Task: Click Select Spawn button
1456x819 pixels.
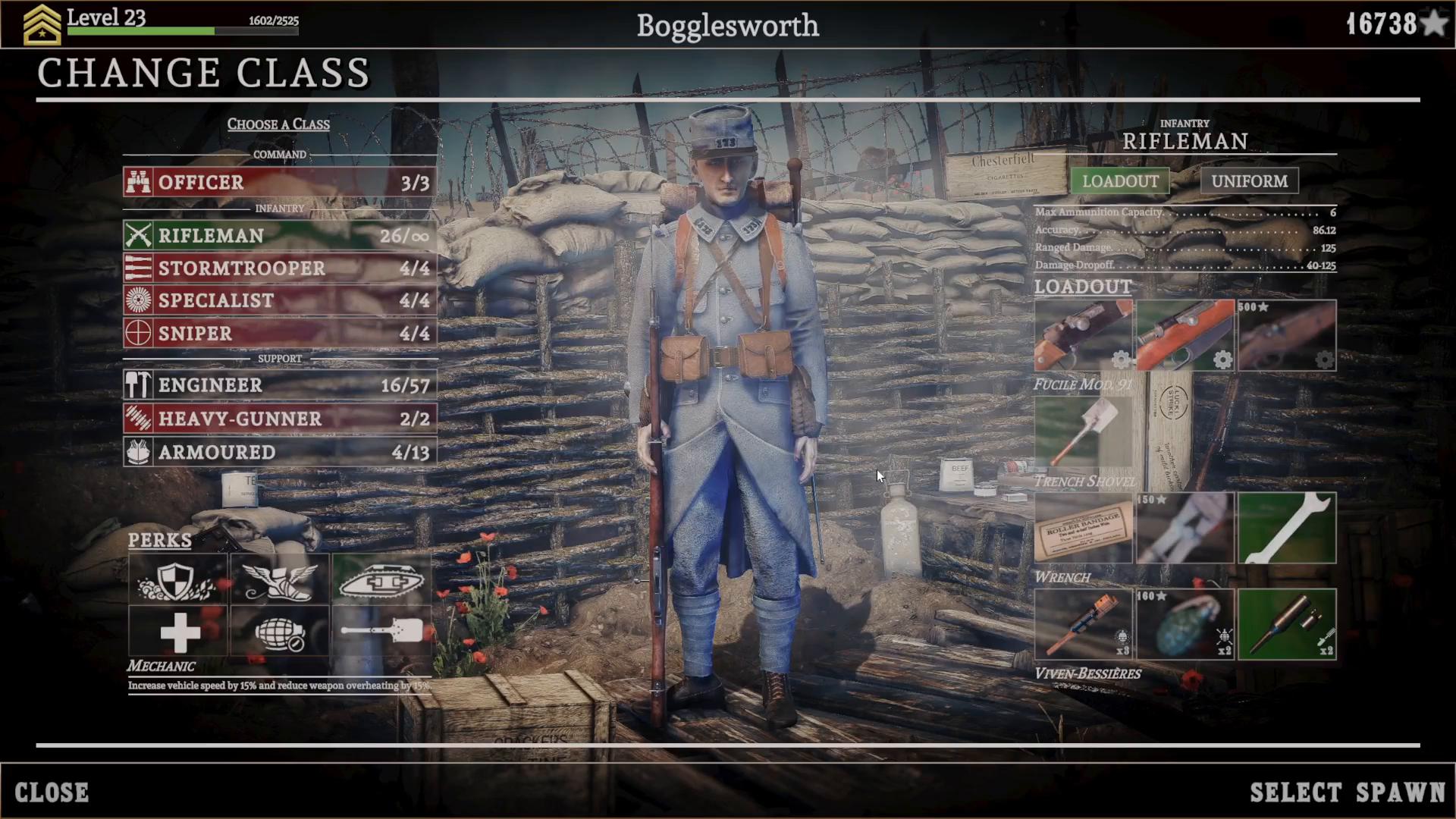Action: coord(1348,792)
